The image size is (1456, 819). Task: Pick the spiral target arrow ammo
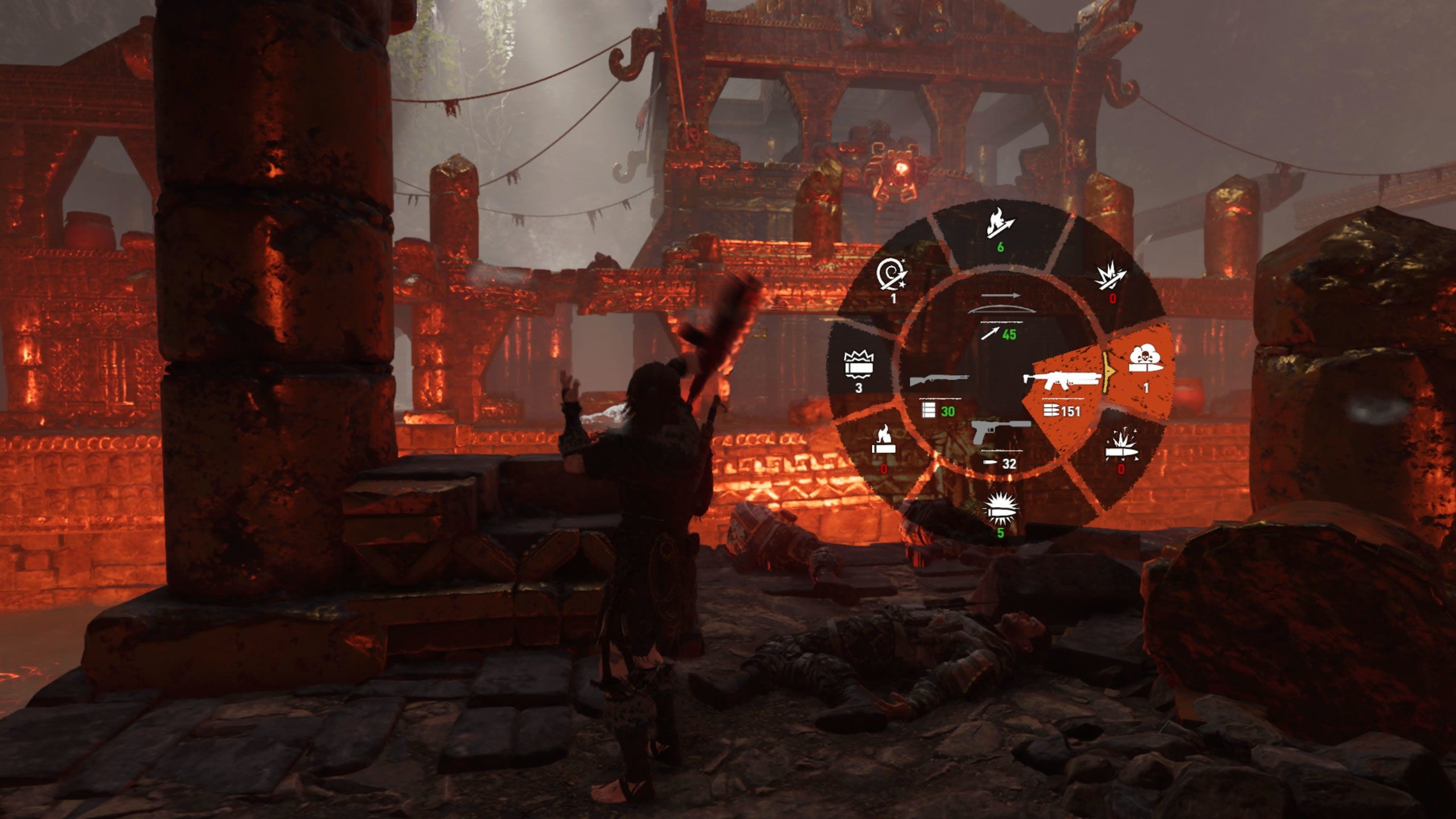point(892,278)
